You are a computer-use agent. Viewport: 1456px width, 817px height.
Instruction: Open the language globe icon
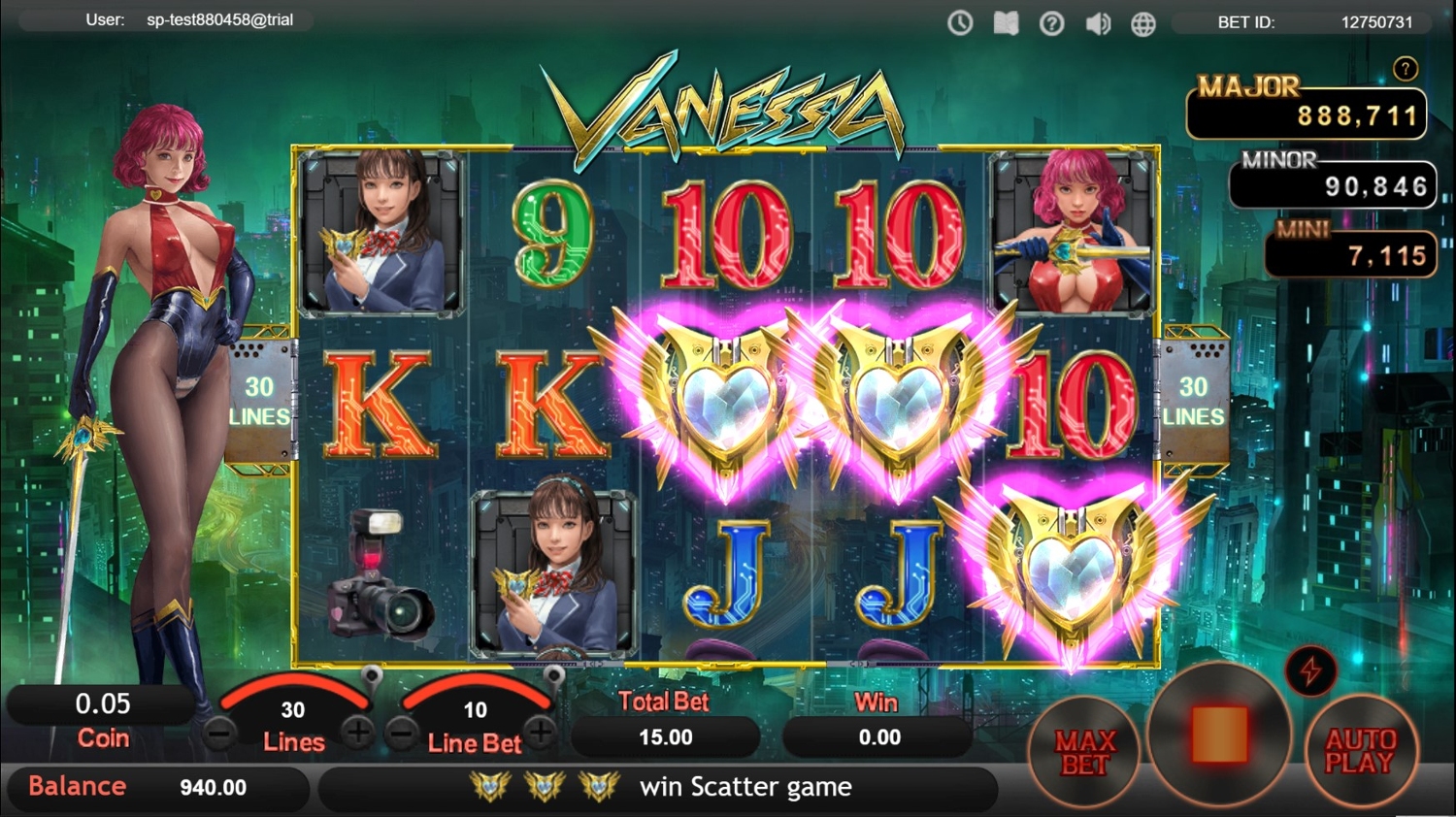tap(1143, 22)
